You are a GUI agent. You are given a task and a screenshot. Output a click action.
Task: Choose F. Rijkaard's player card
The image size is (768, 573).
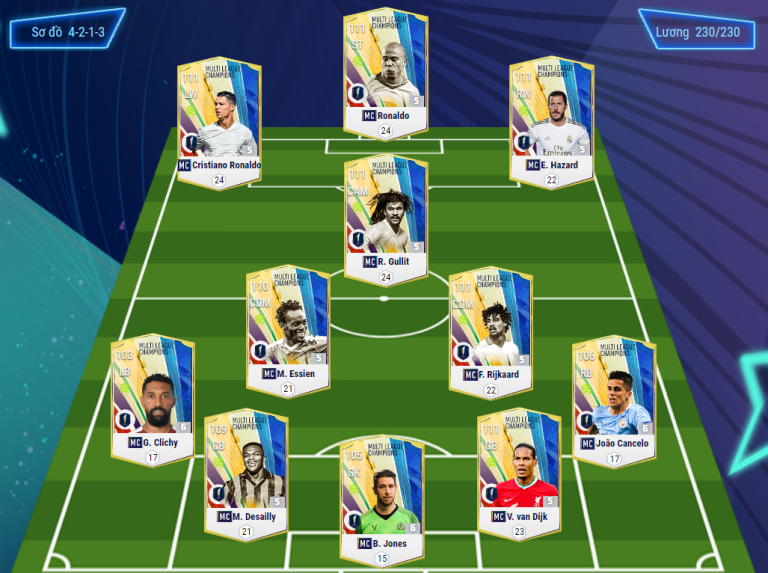490,325
